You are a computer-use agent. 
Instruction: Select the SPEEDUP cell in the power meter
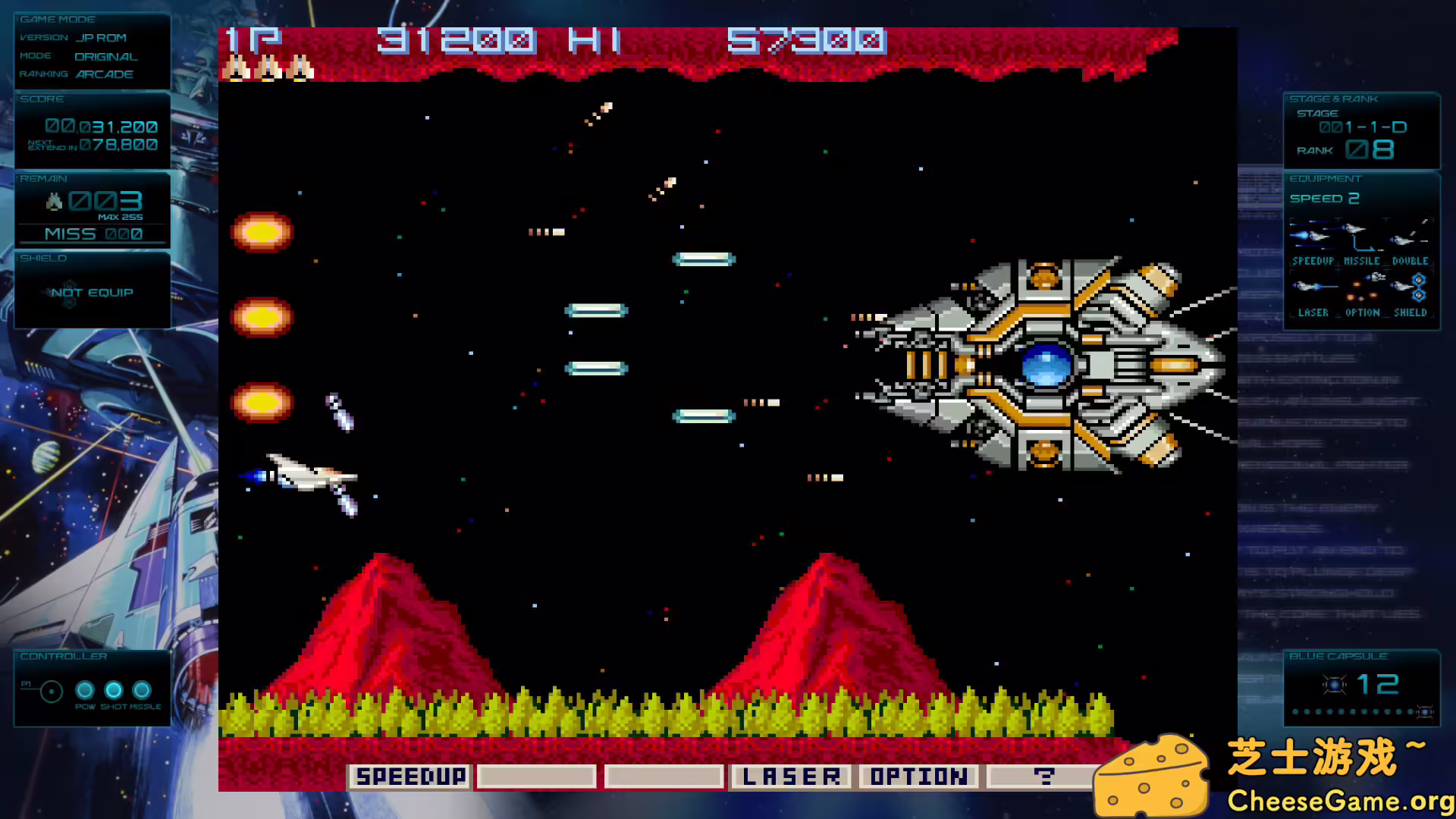click(x=410, y=776)
